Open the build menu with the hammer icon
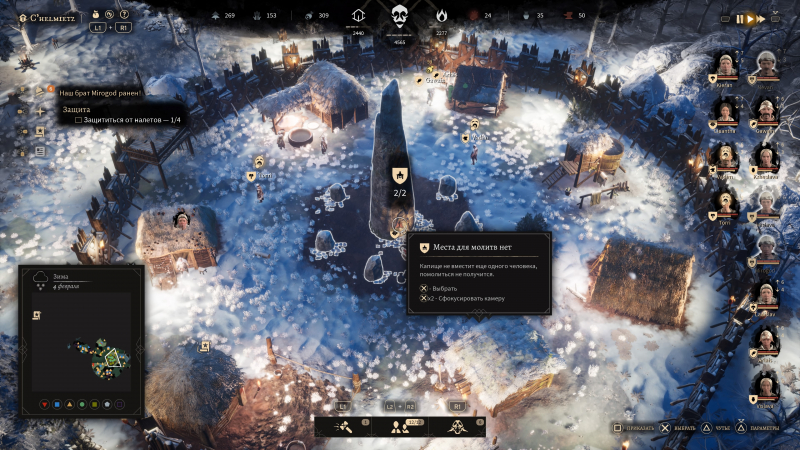Viewport: 800px width, 450px height. click(343, 426)
